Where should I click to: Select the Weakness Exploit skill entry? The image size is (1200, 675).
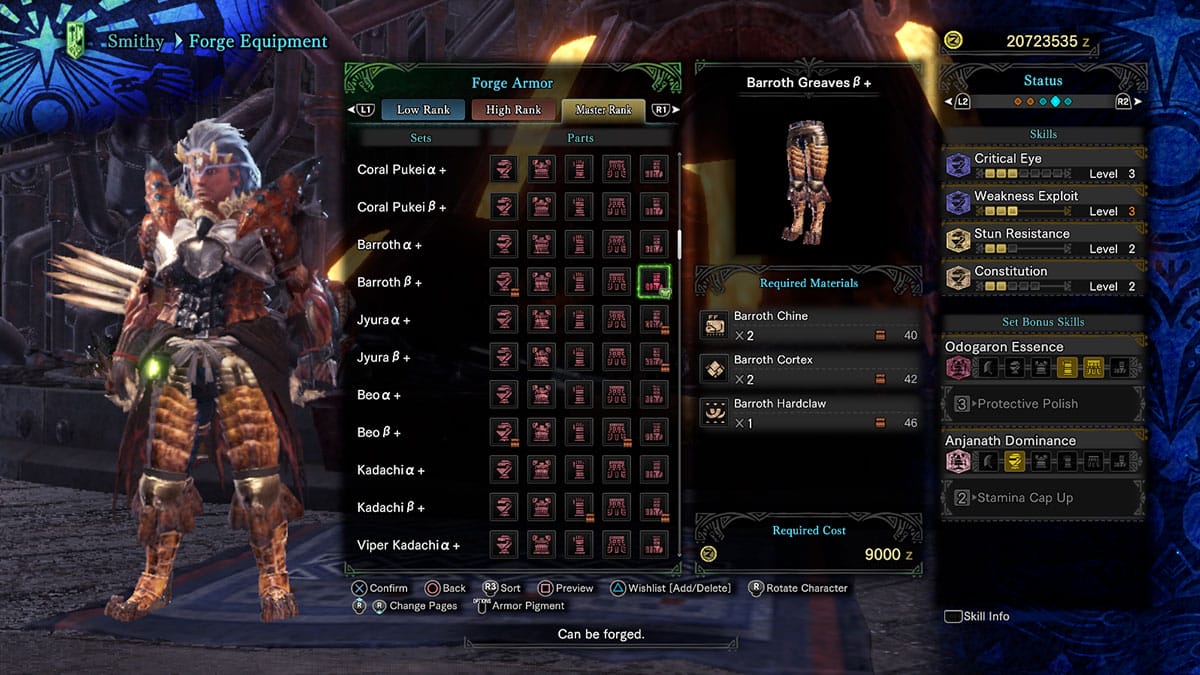coord(1044,203)
